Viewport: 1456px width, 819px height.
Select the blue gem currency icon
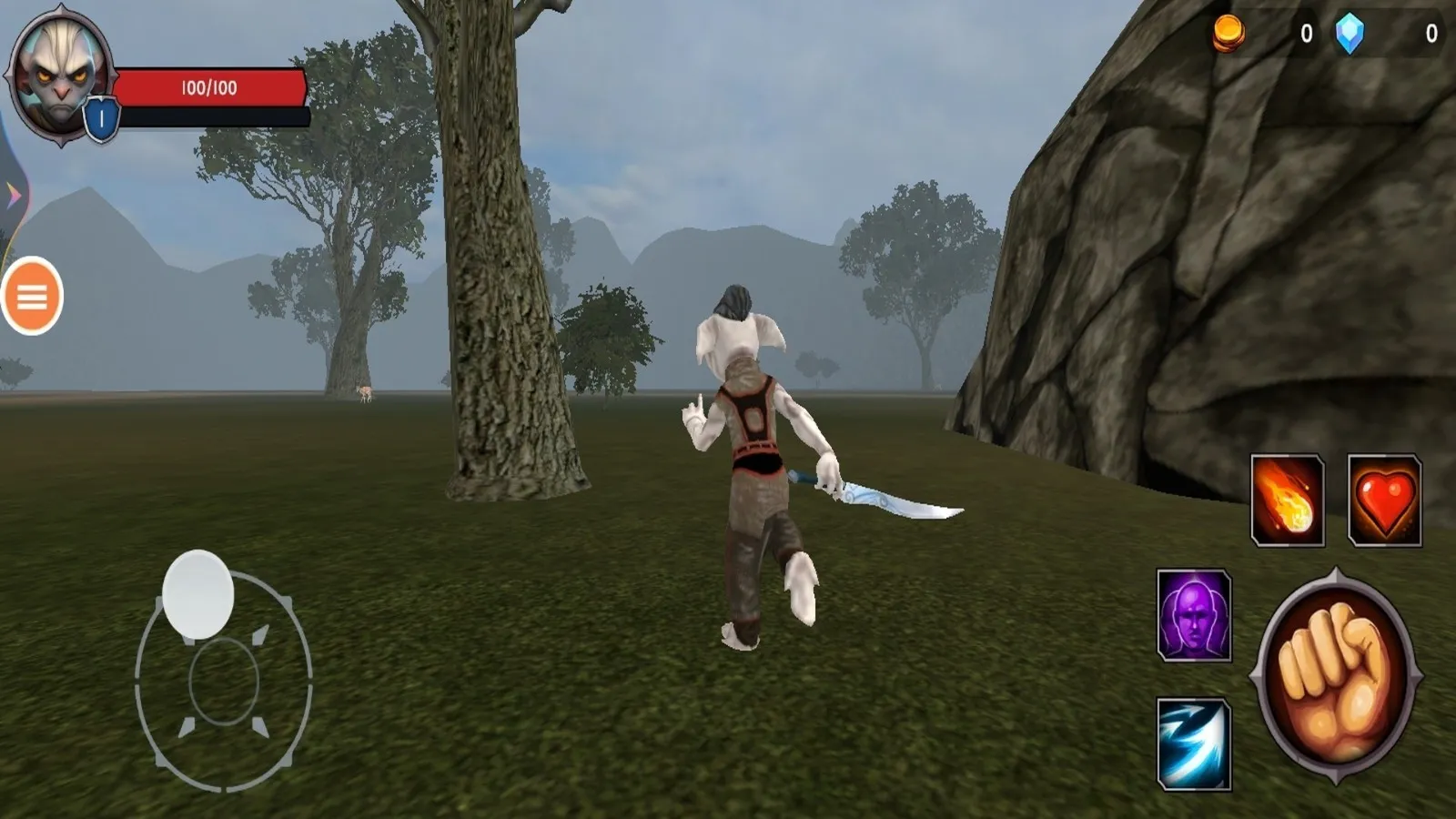[1350, 34]
